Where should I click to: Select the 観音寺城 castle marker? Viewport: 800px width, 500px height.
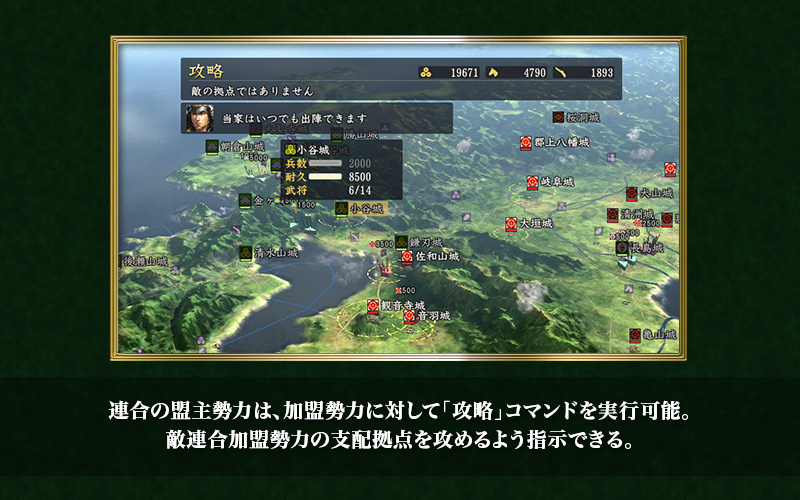(x=374, y=305)
